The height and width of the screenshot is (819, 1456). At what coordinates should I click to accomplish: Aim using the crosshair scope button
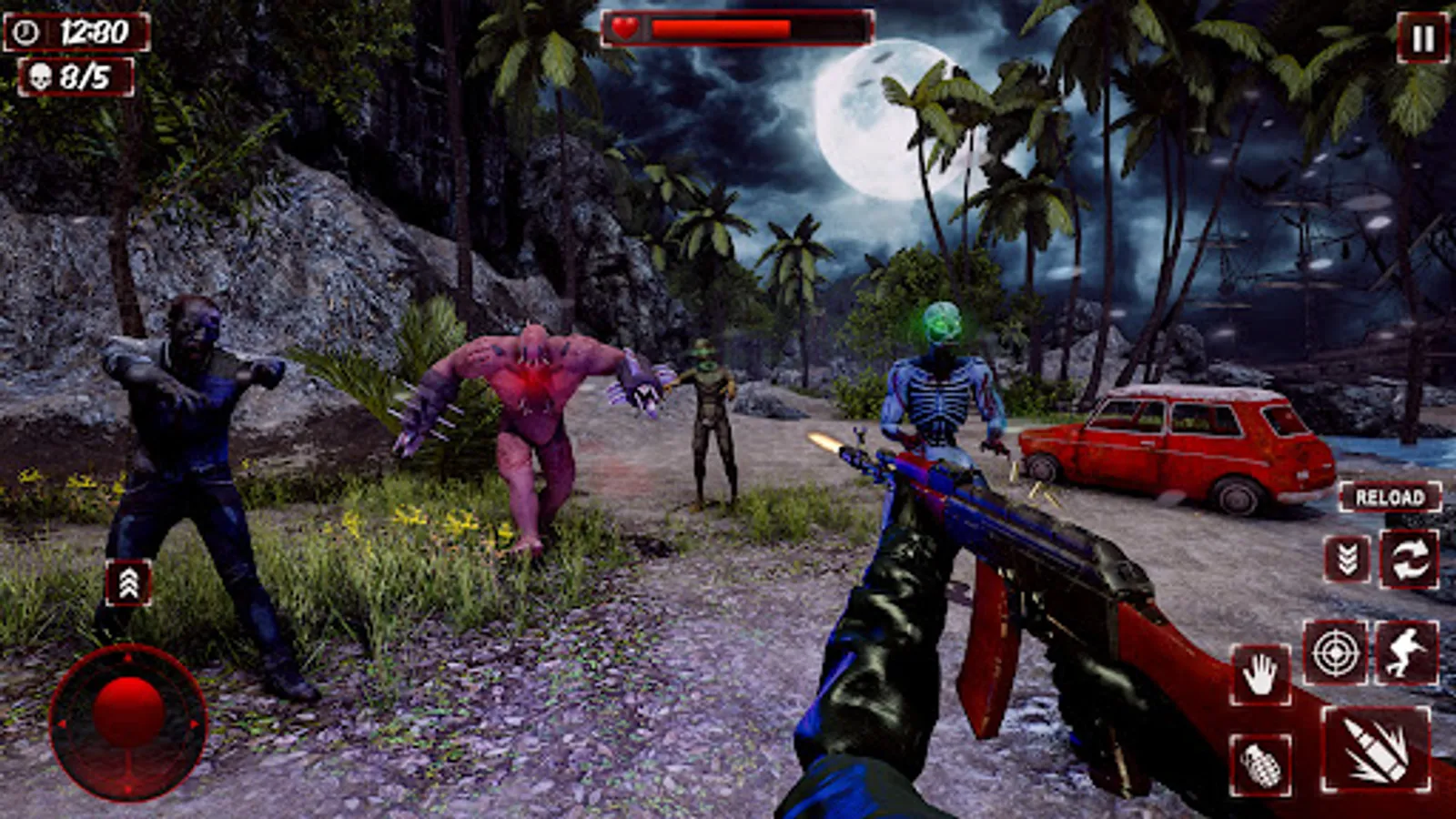pos(1335,652)
